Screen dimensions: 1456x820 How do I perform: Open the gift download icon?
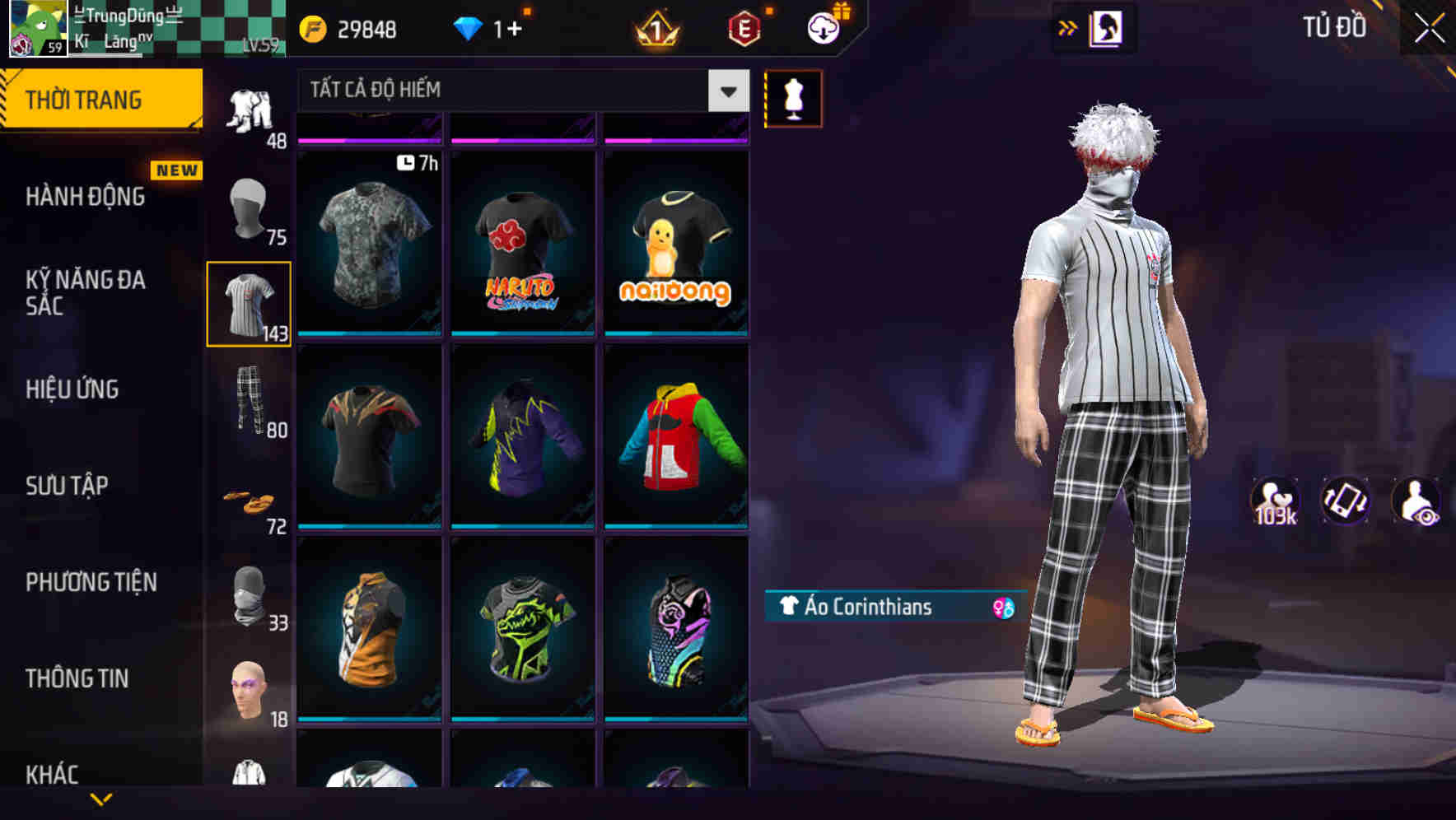pos(822,27)
